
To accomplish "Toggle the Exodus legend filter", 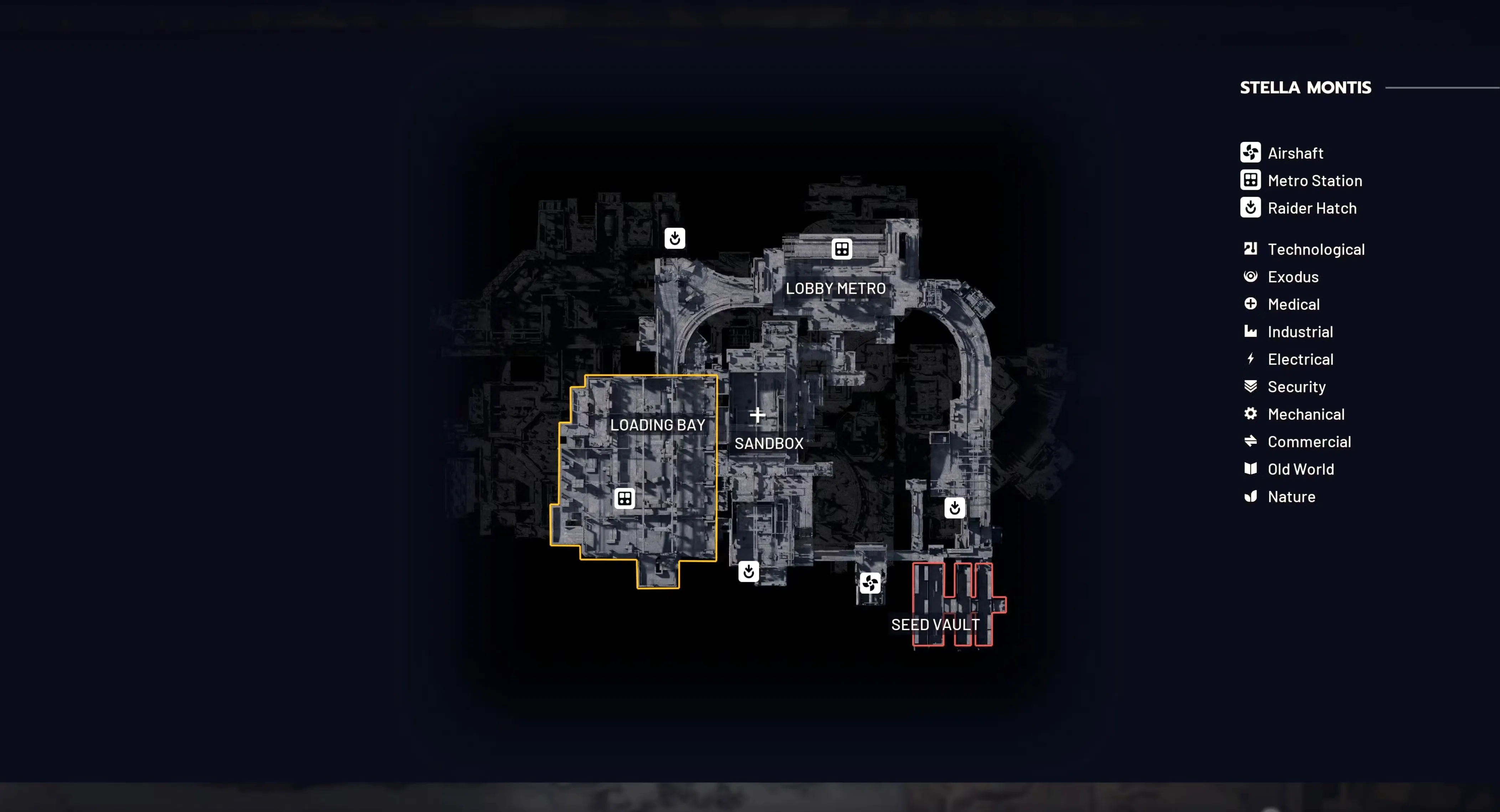I will pyautogui.click(x=1251, y=277).
